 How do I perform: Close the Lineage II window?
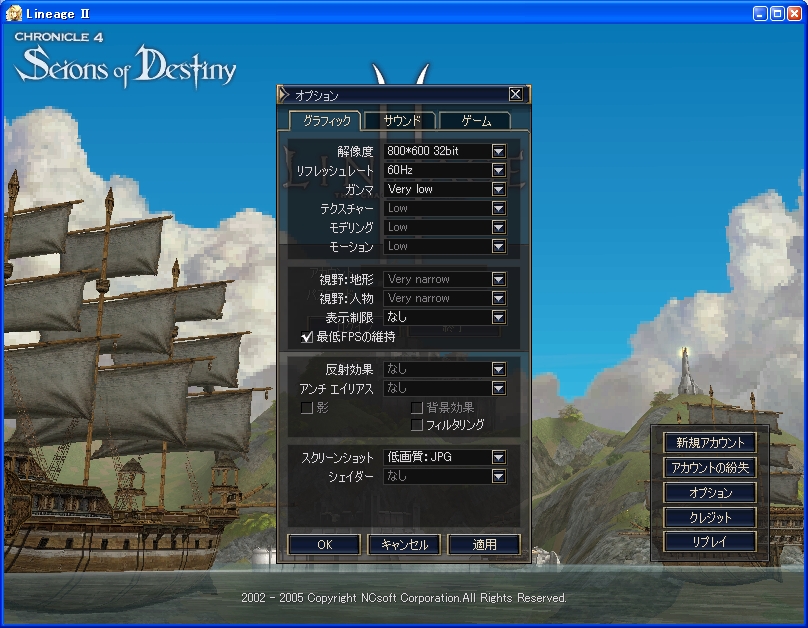tap(794, 13)
